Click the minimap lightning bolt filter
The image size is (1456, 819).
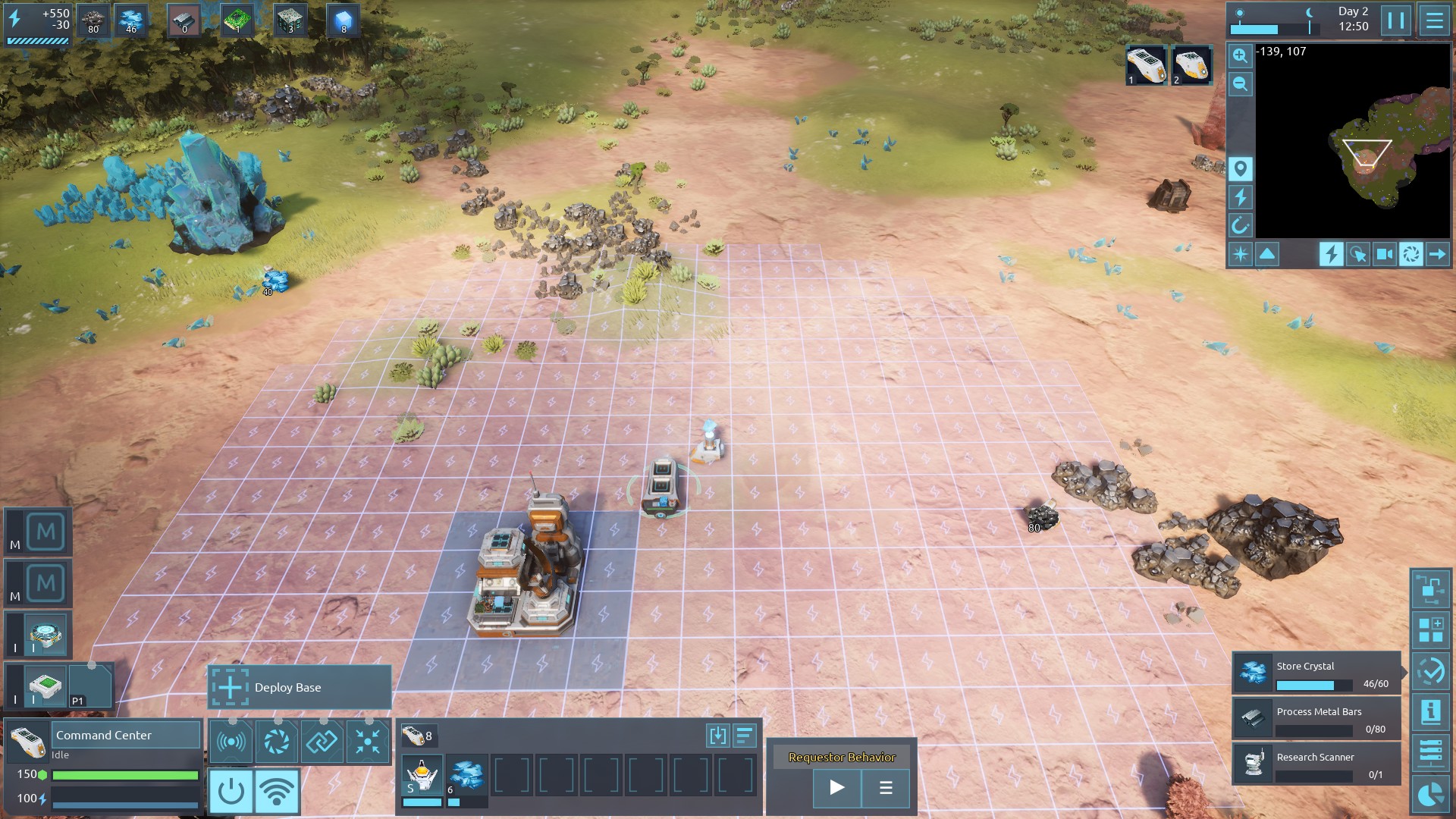(x=1240, y=197)
